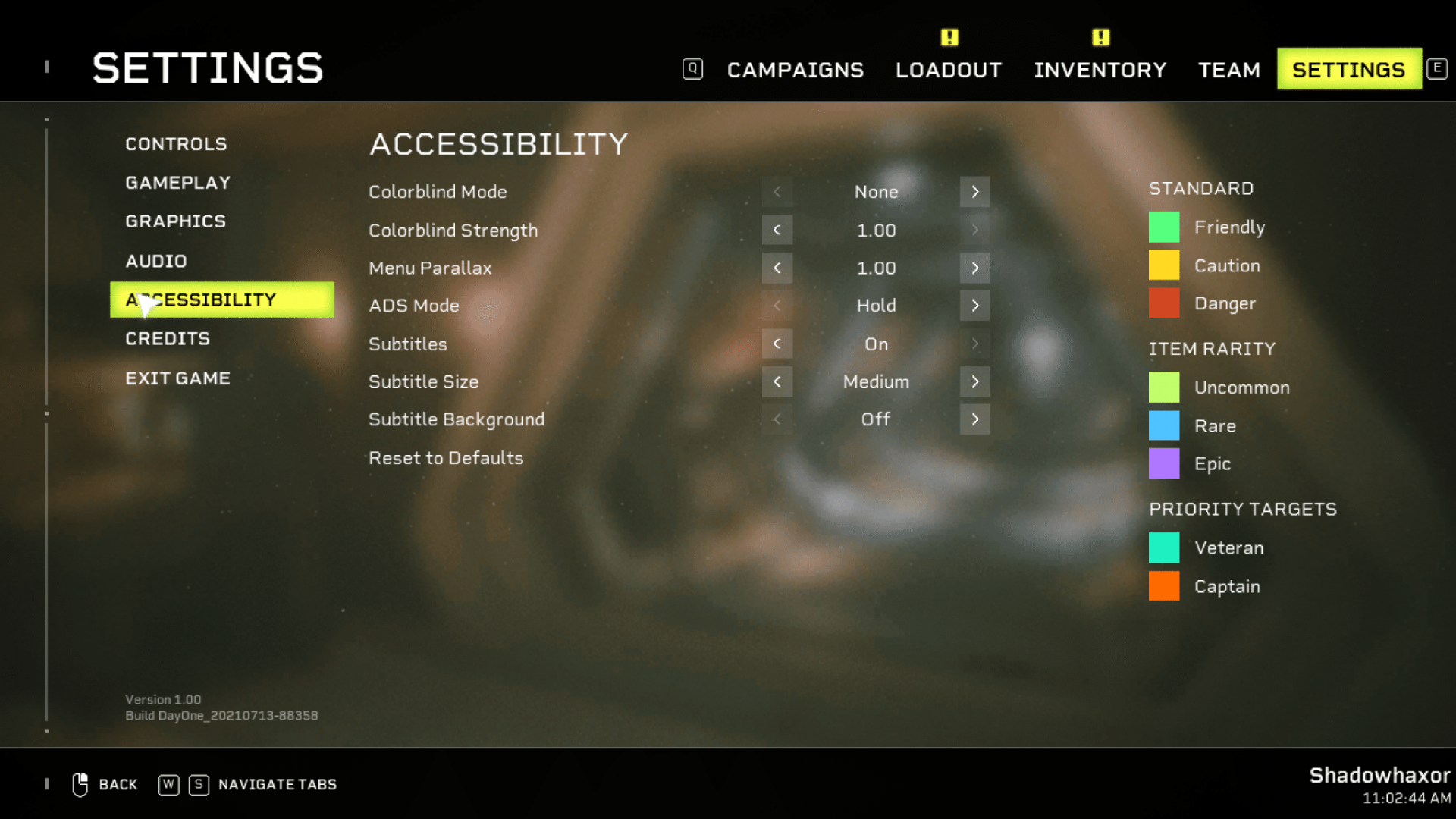Click Exit Game in the sidebar
The width and height of the screenshot is (1456, 819).
pos(177,378)
